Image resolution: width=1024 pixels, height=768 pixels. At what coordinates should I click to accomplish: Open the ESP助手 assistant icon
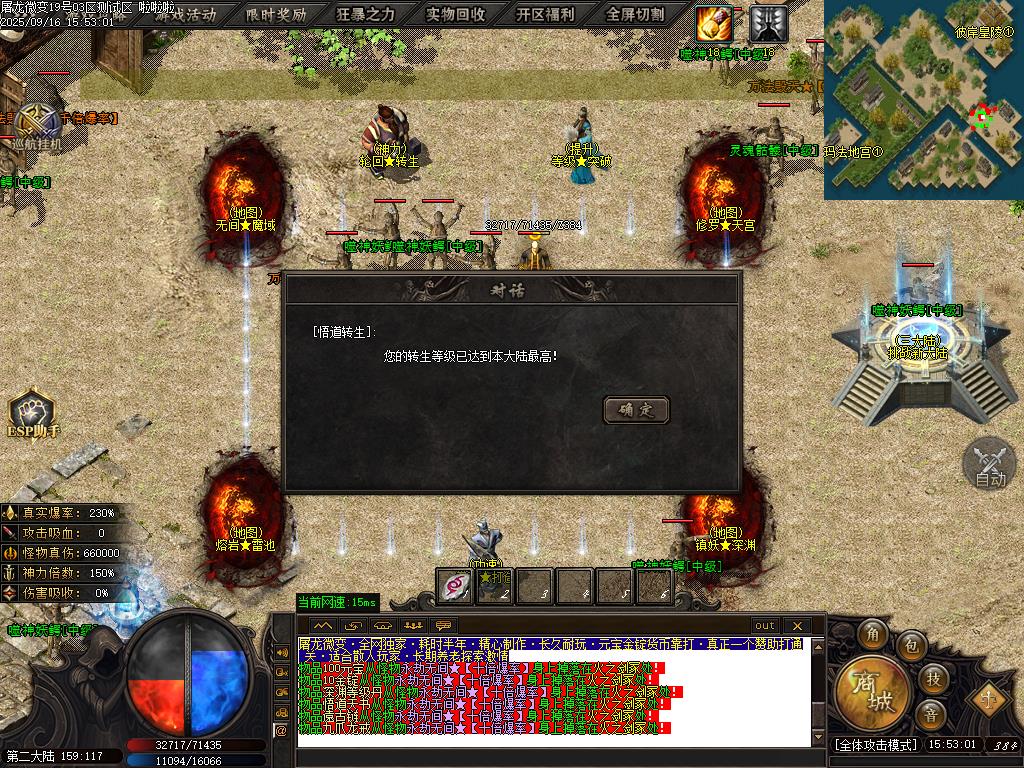[34, 413]
